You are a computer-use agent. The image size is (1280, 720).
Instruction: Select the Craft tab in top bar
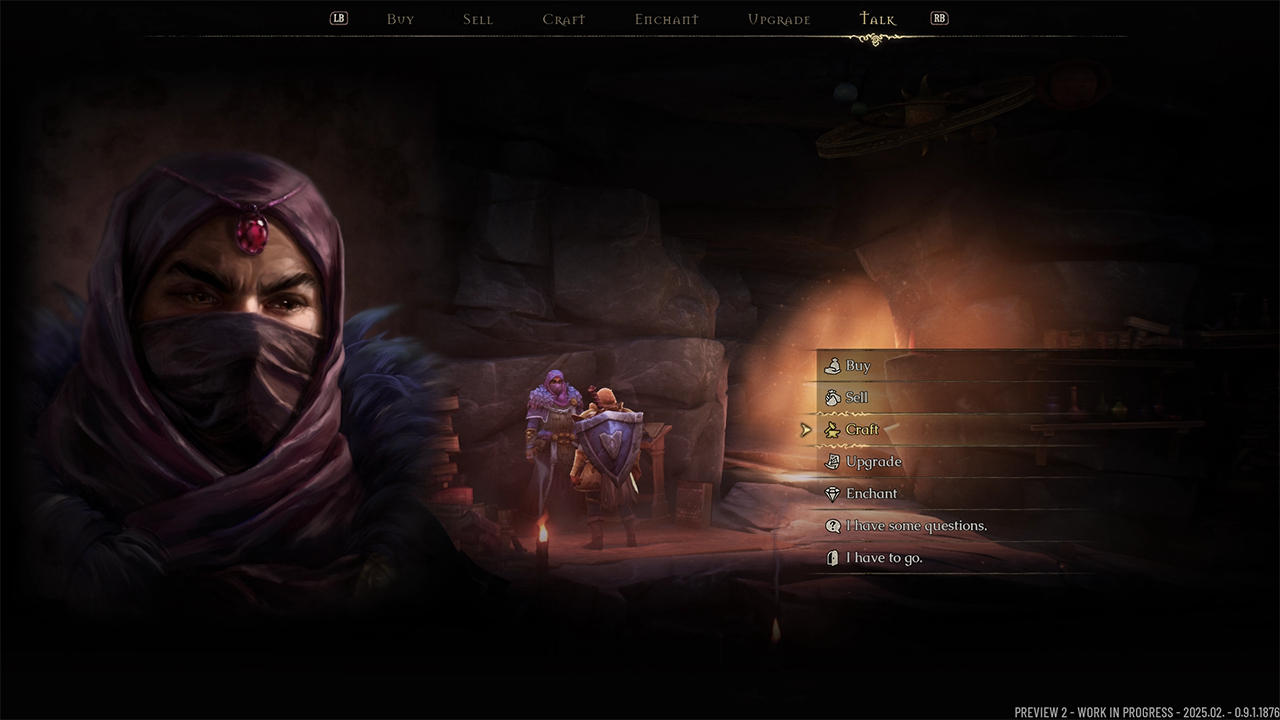tap(564, 19)
